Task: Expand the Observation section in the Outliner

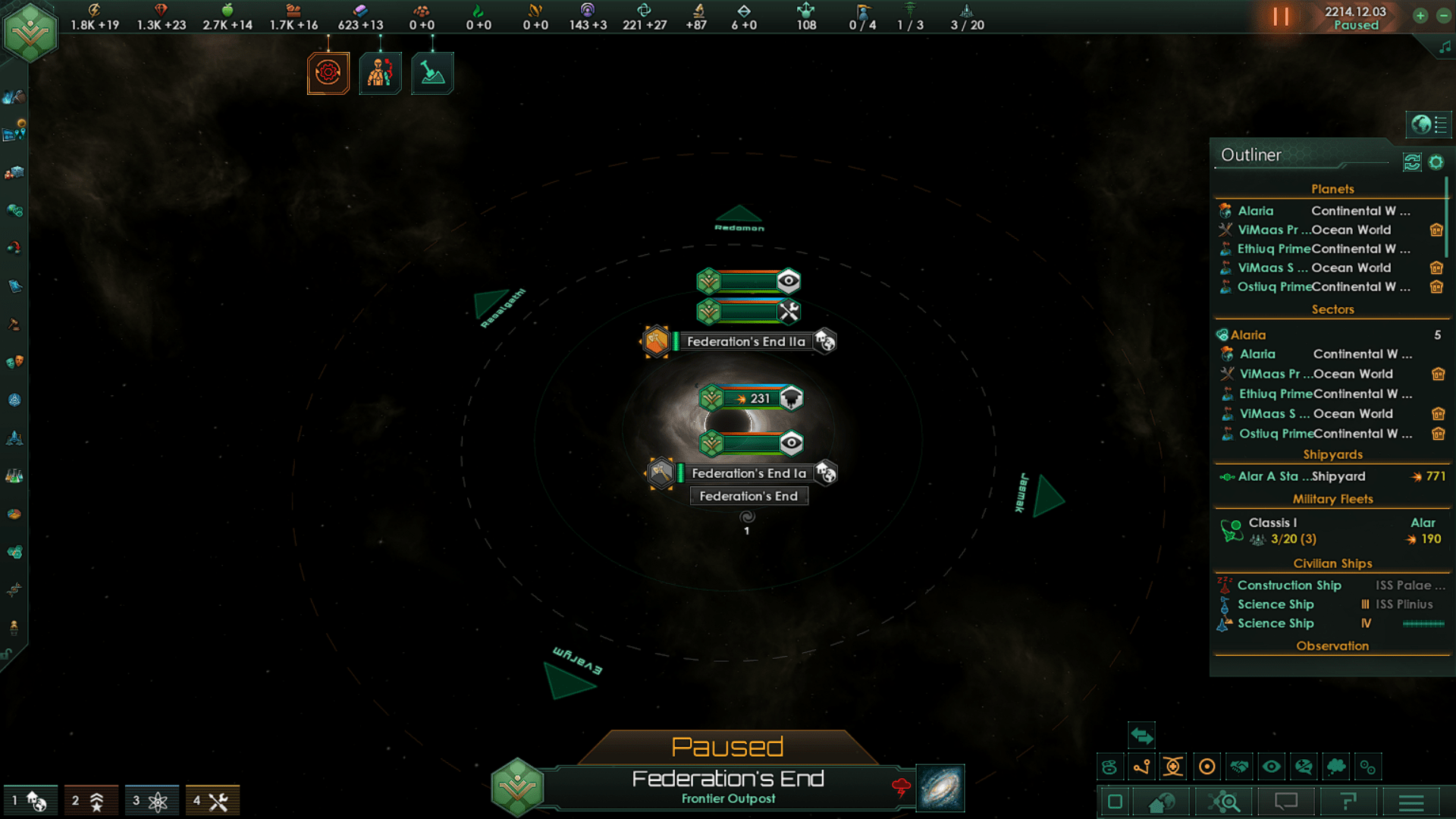Action: 1332,645
